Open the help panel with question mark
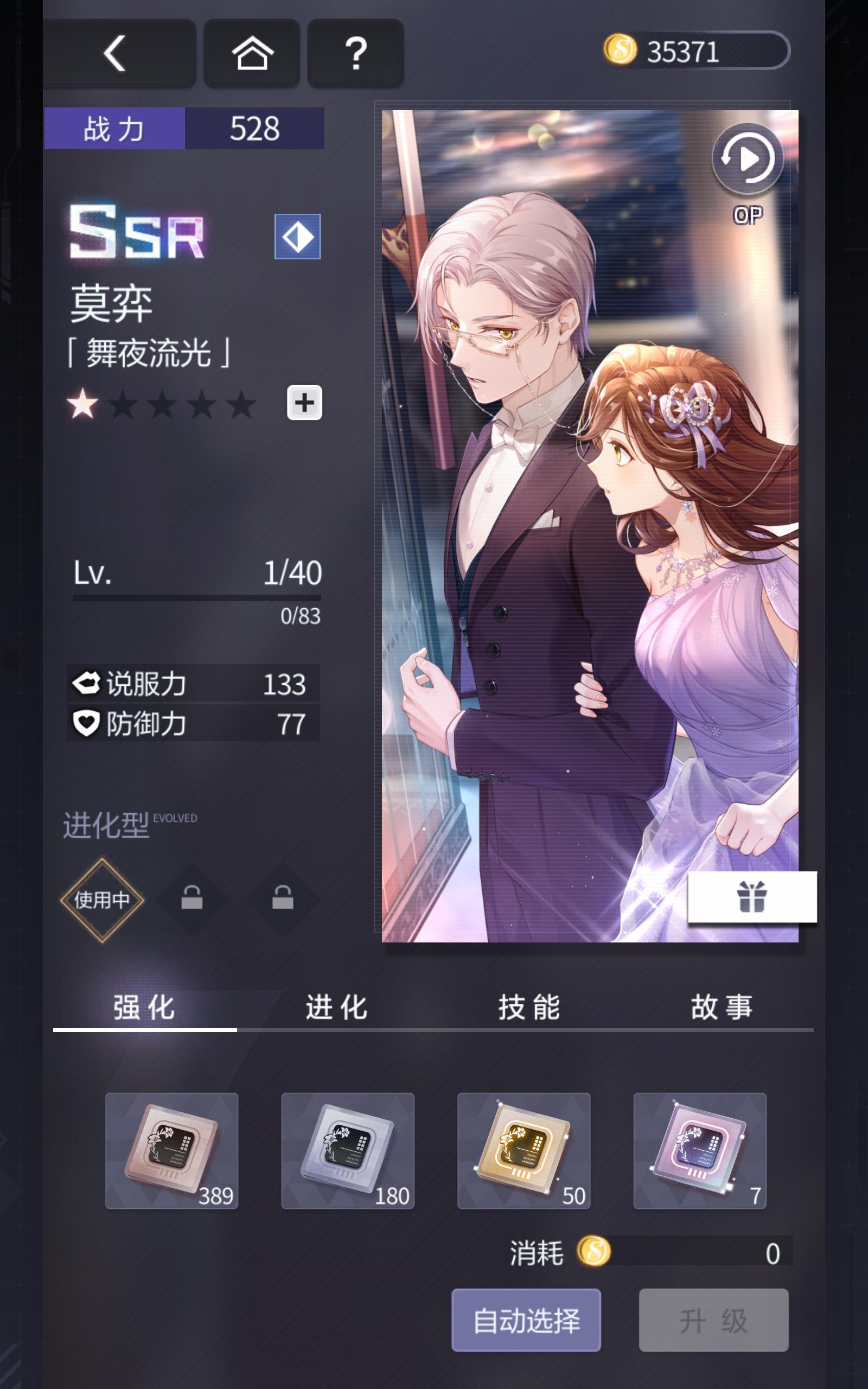The height and width of the screenshot is (1389, 868). [355, 53]
